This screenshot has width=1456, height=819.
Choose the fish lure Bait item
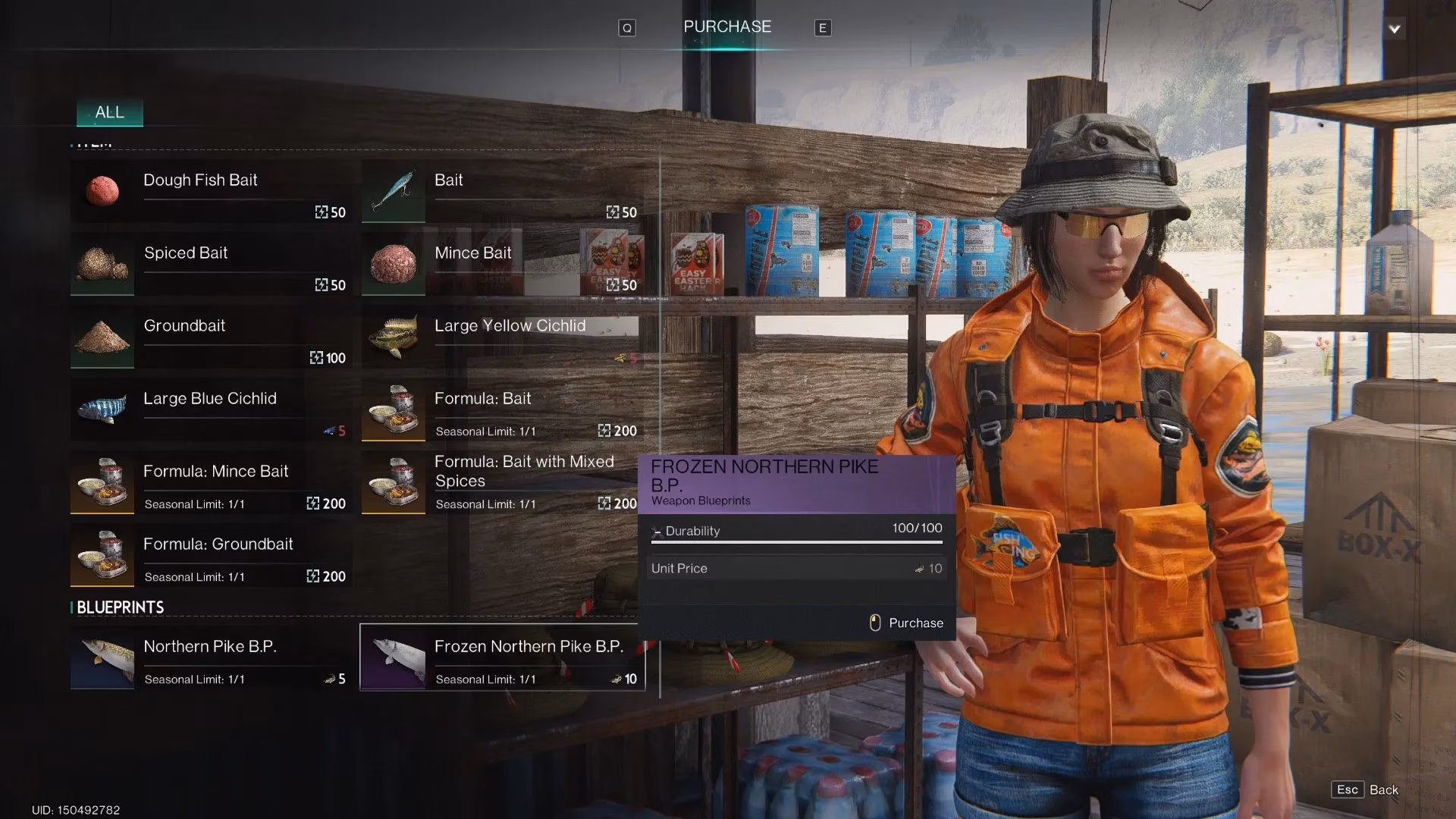[x=502, y=190]
